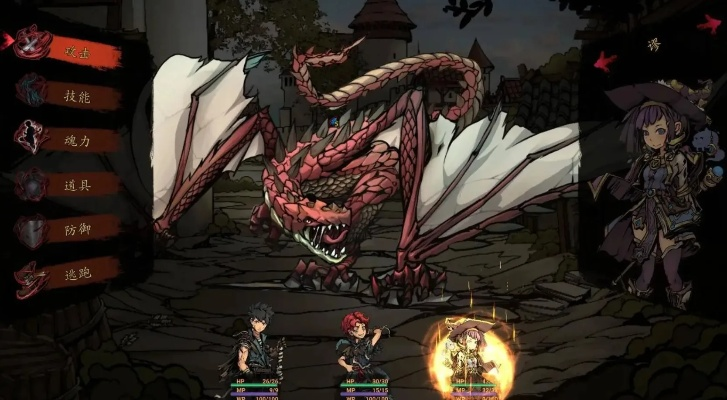Choose the 魂力 (Soul Power) command
Screen dimensions: 727x400
(78, 141)
